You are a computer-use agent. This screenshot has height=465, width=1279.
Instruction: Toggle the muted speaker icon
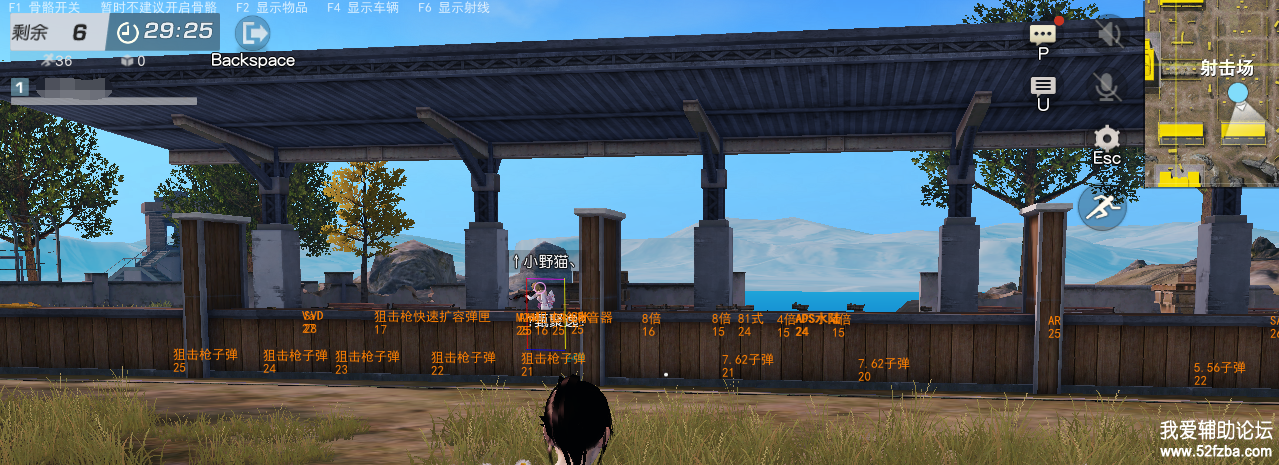(x=1107, y=33)
